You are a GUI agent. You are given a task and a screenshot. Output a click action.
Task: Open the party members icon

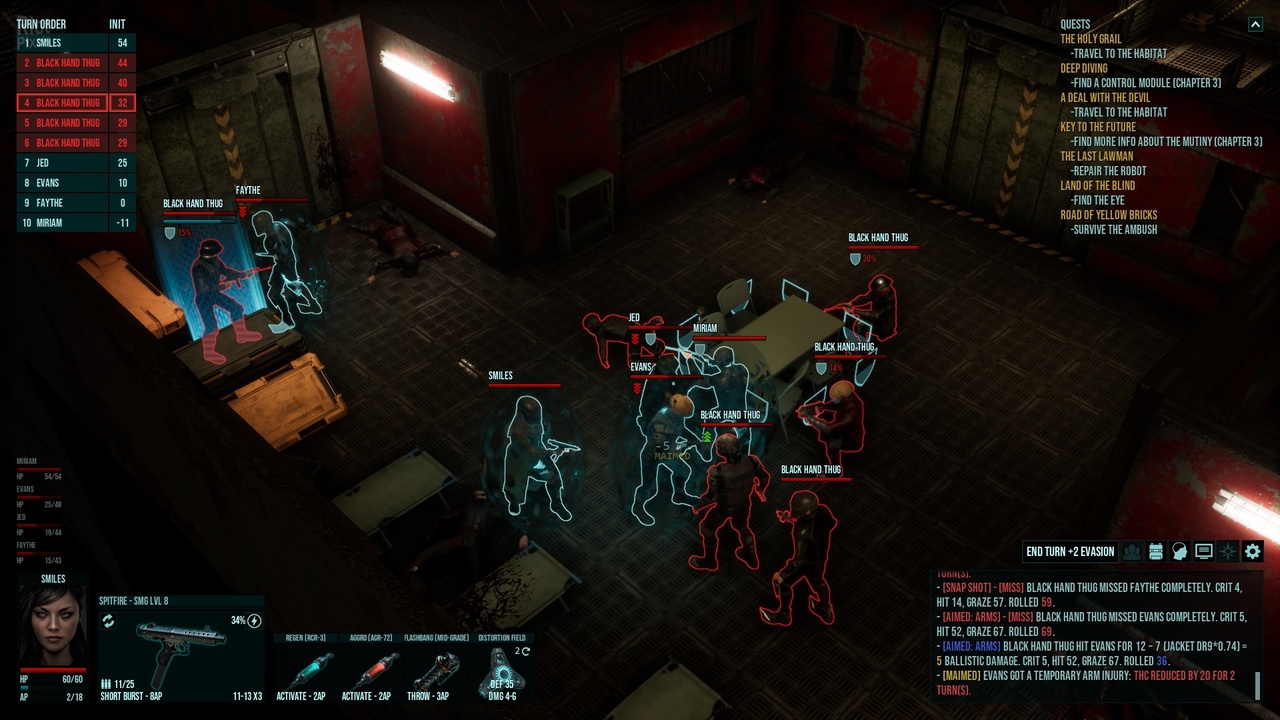point(1132,551)
